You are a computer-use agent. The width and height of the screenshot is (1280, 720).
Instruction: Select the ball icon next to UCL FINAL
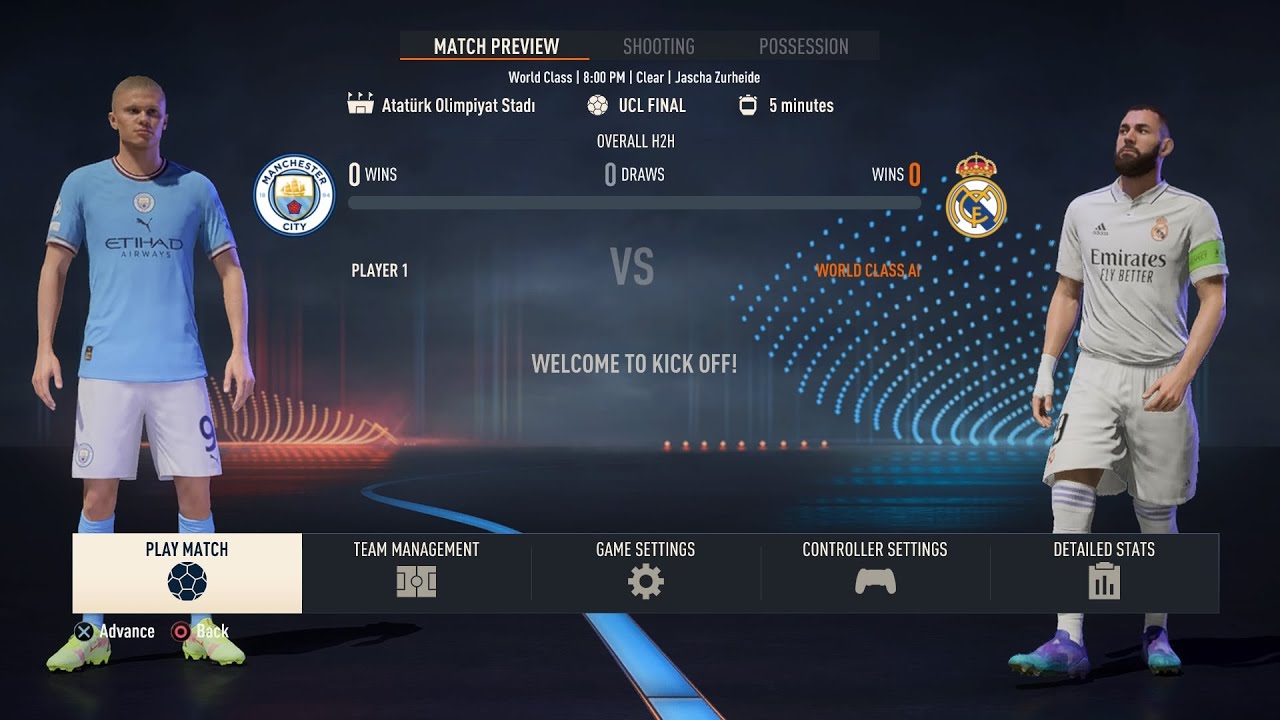(x=598, y=104)
